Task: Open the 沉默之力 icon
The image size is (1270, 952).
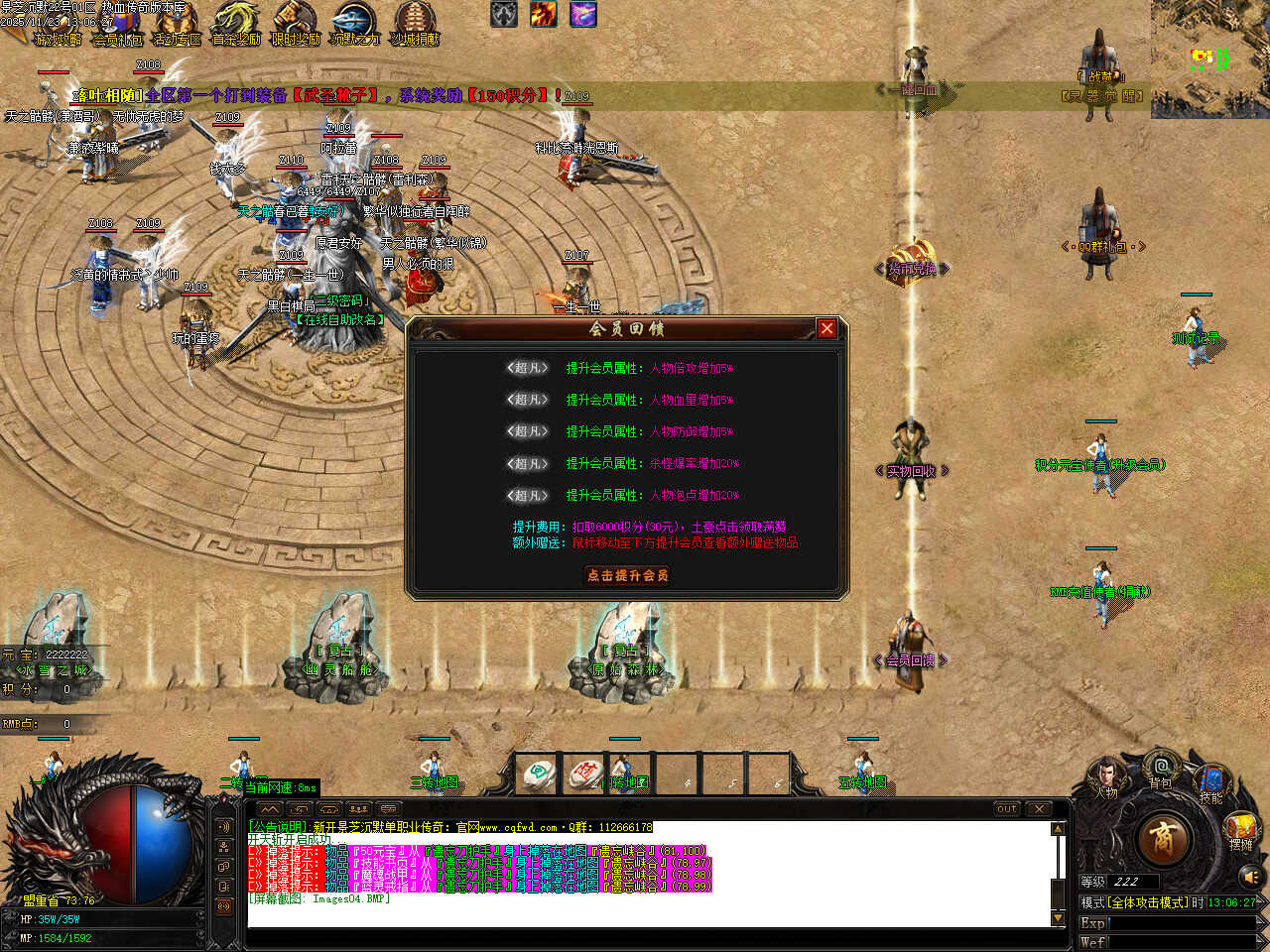Action: pos(355,24)
